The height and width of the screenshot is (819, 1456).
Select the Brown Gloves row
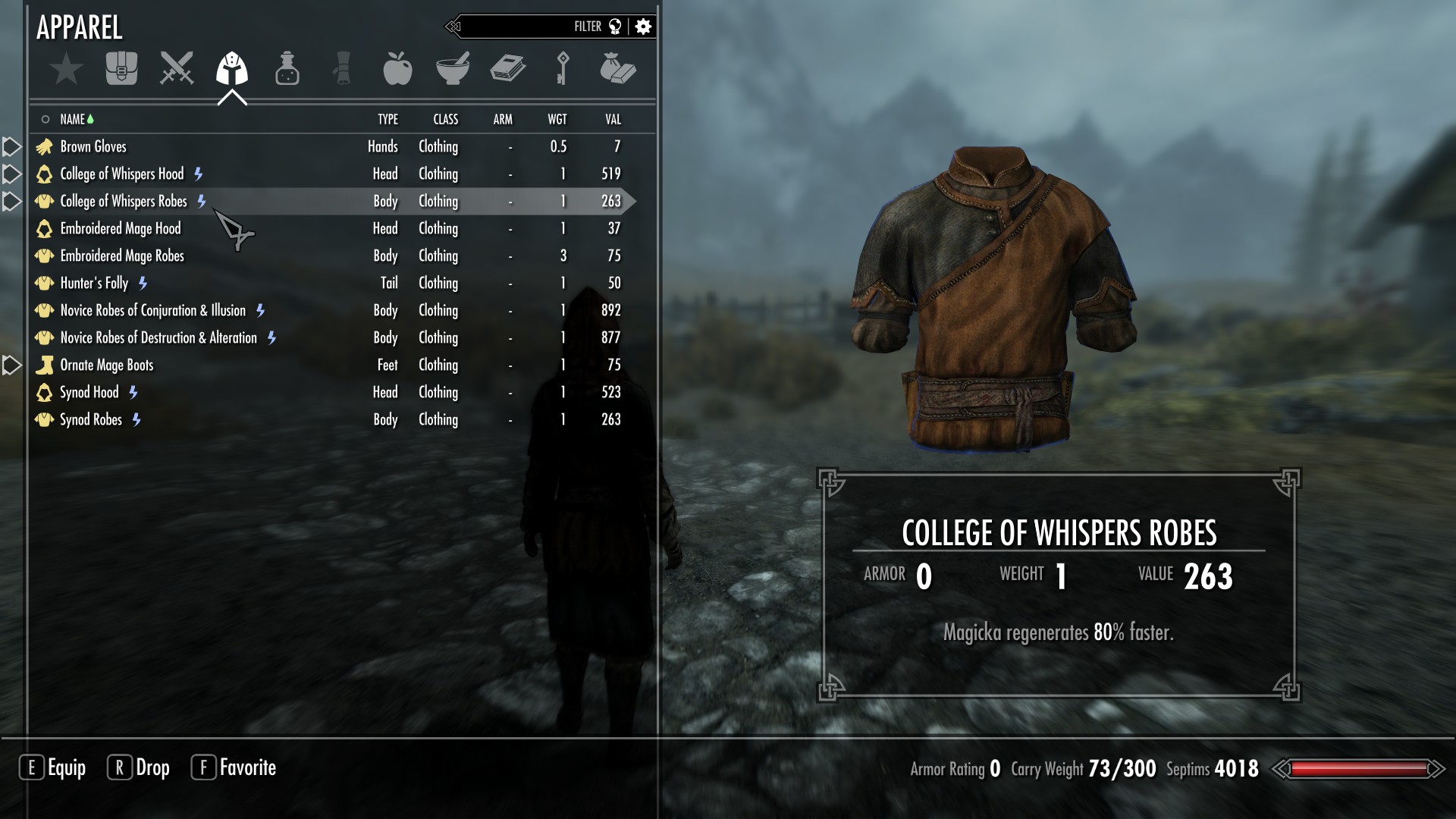(93, 146)
